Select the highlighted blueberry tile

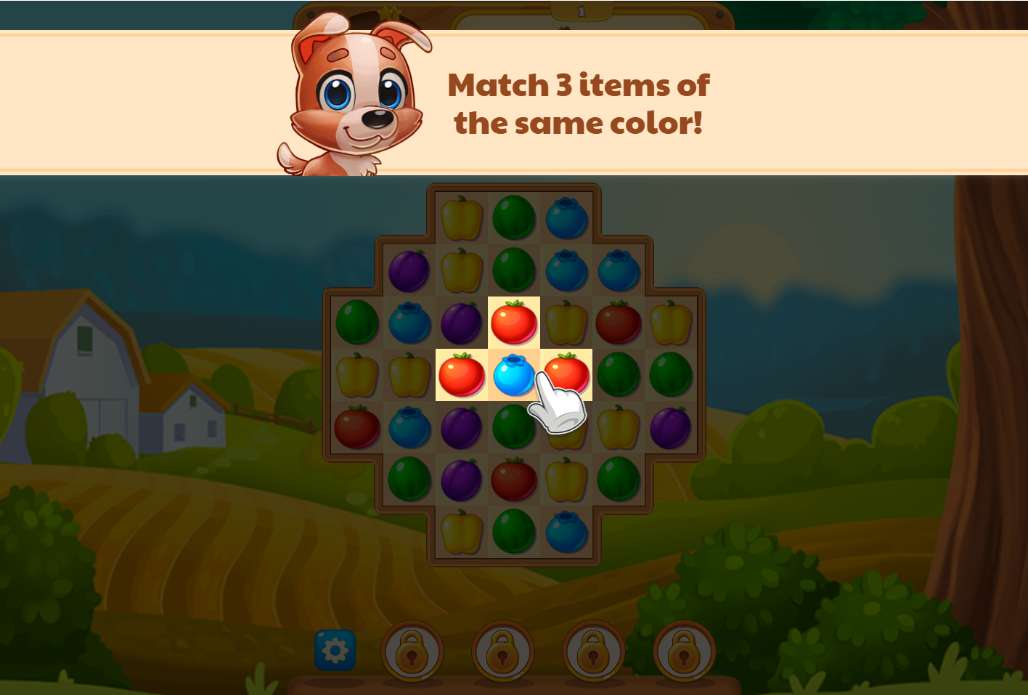(514, 375)
